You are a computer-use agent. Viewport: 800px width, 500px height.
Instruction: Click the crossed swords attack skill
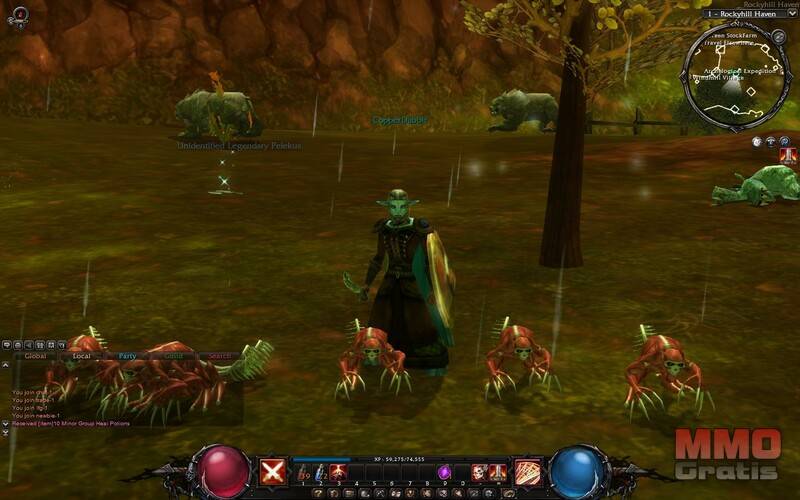[x=273, y=471]
